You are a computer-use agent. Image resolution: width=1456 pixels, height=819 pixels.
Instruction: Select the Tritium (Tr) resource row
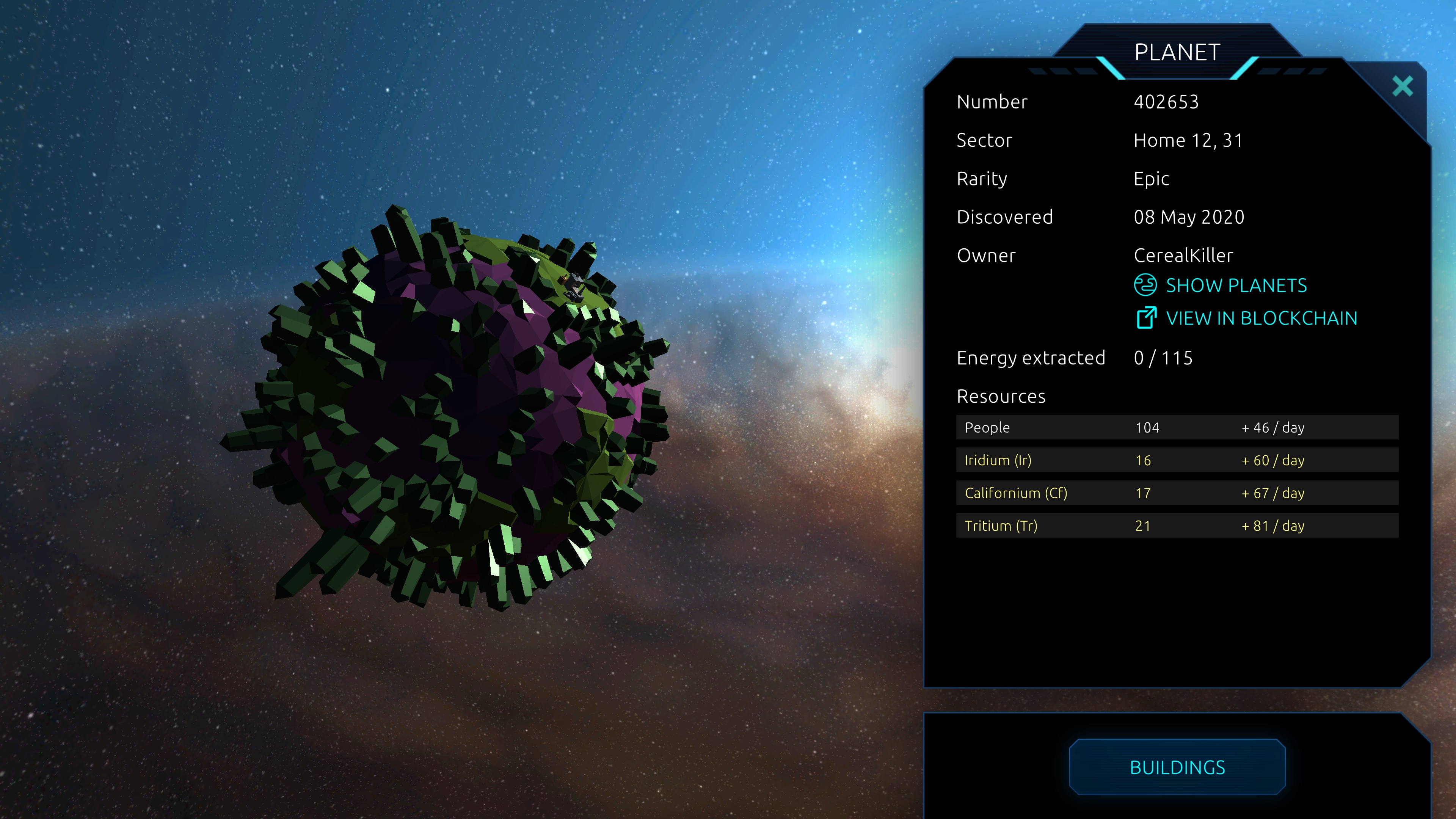[x=1177, y=526]
